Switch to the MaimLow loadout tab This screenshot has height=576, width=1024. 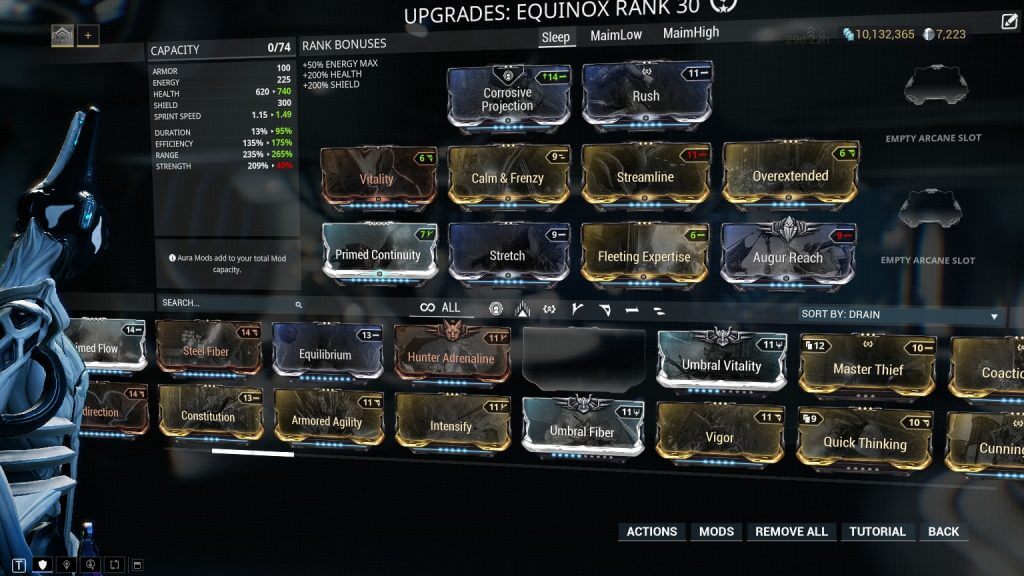pyautogui.click(x=616, y=35)
